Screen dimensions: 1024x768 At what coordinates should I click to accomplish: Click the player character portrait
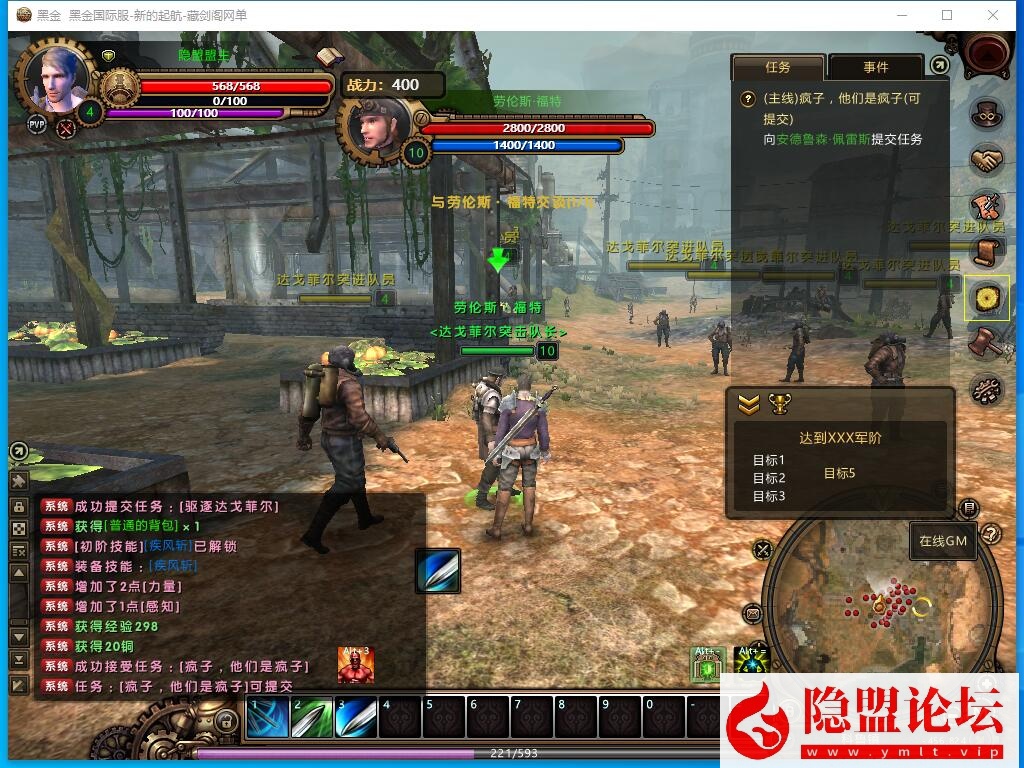pyautogui.click(x=57, y=80)
